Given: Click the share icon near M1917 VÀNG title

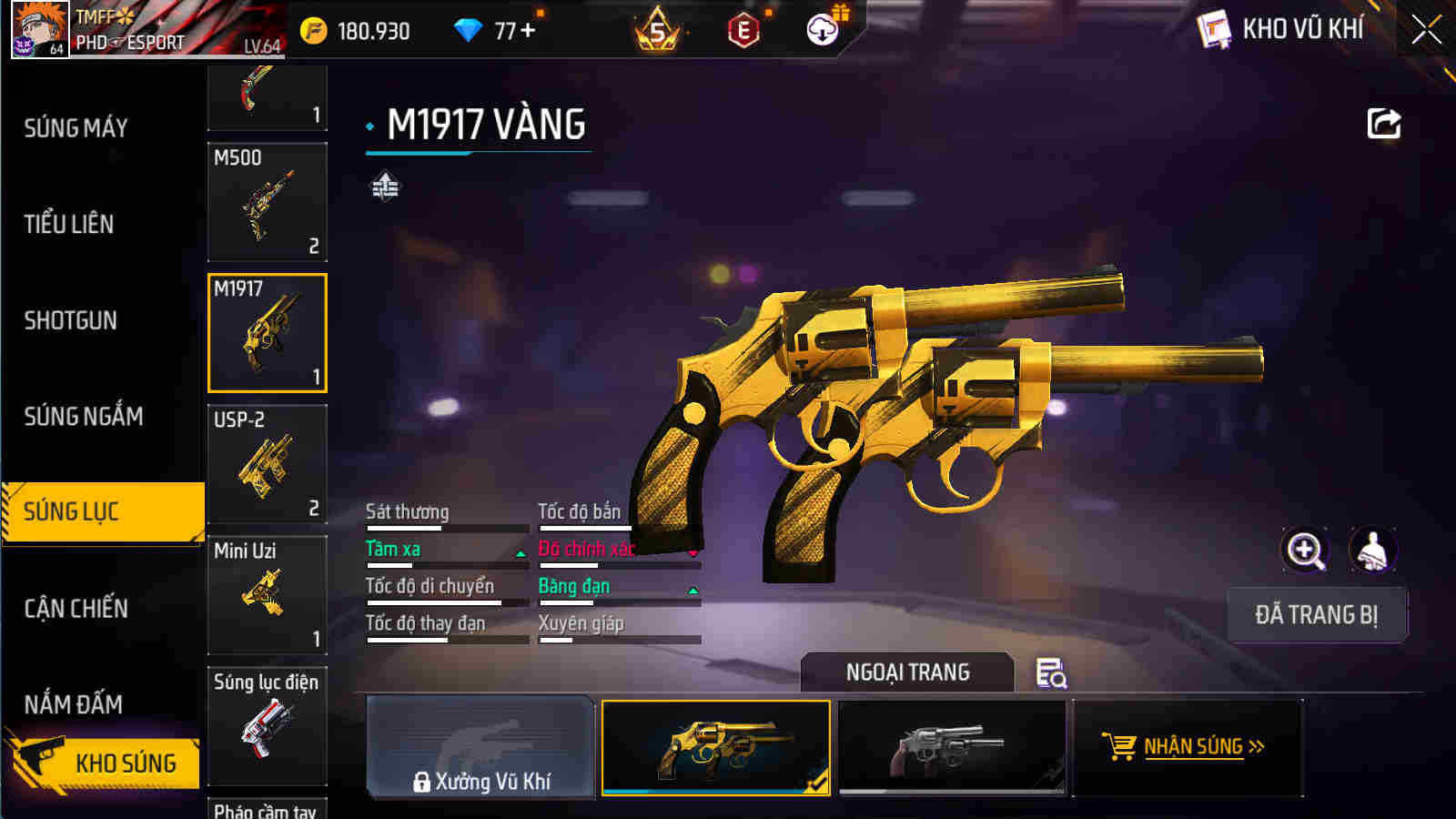Looking at the screenshot, I should pyautogui.click(x=1384, y=124).
